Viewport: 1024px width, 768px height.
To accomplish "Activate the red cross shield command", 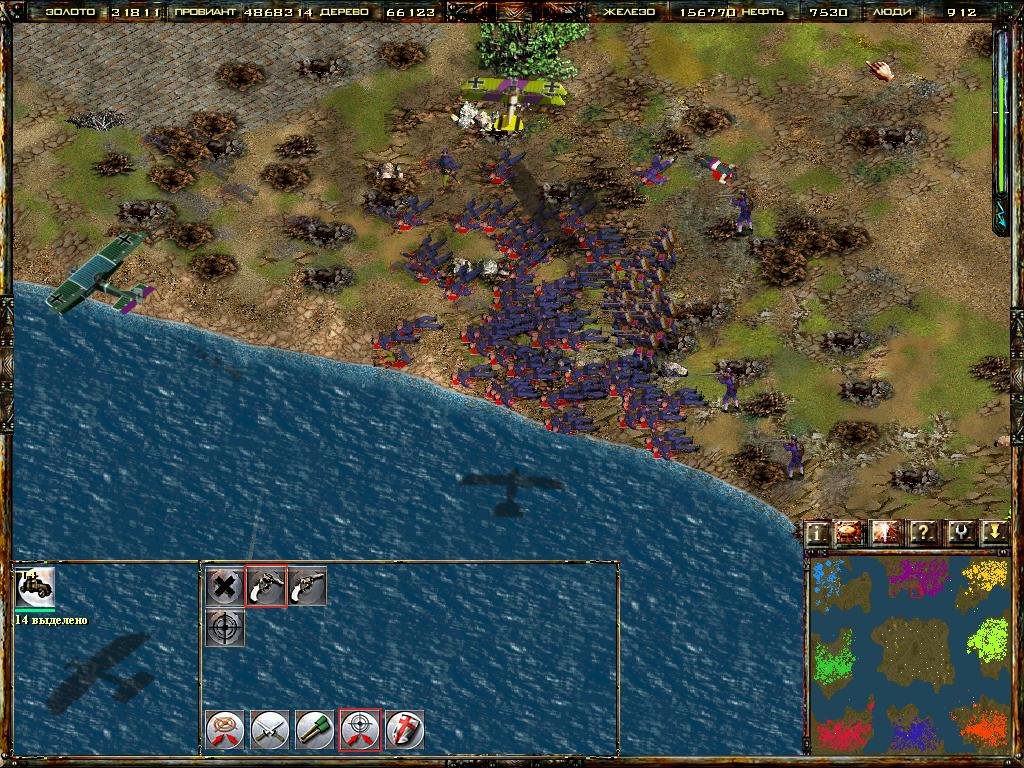I will (405, 729).
